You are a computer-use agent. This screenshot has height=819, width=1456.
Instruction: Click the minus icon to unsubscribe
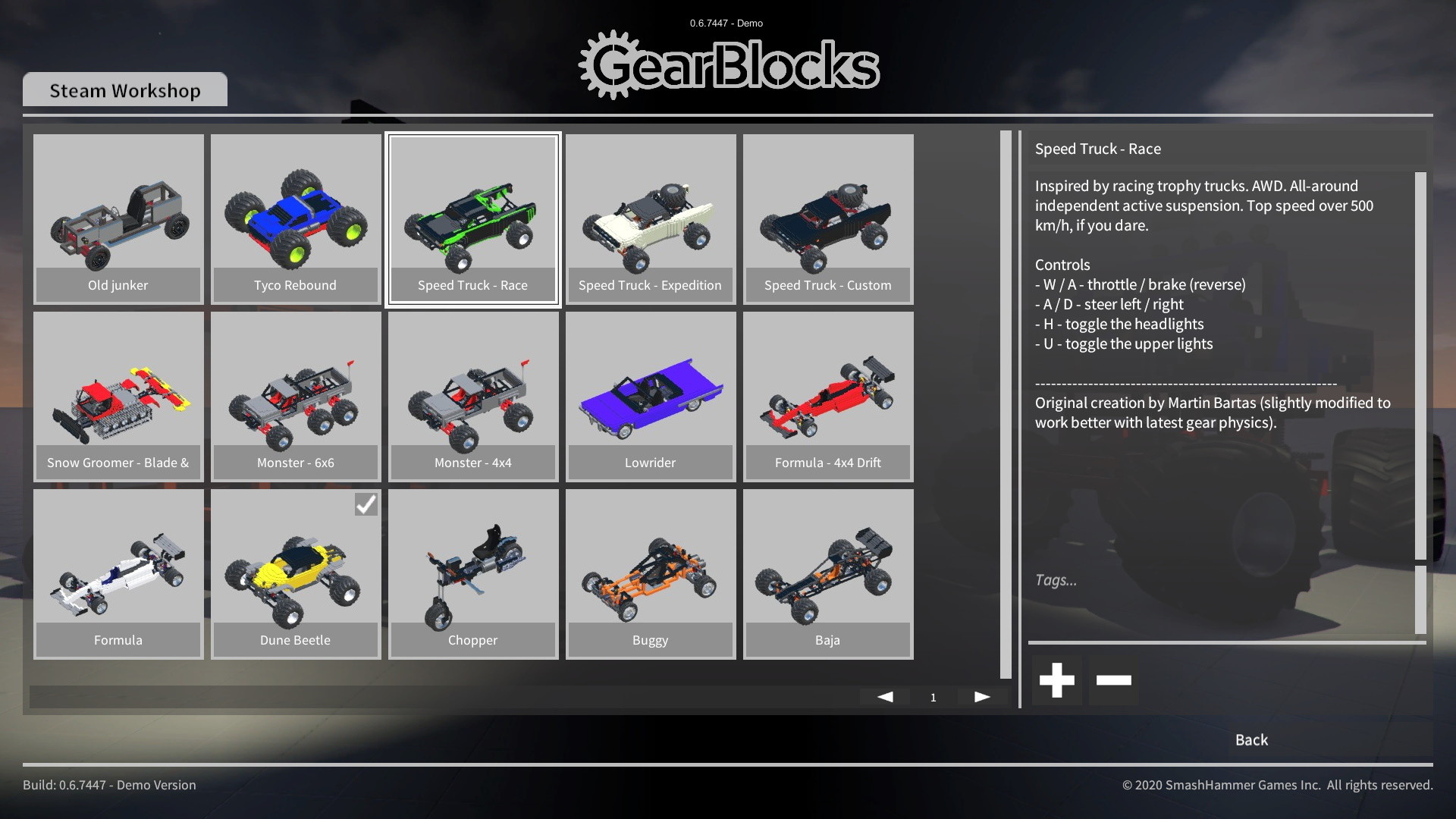click(x=1114, y=679)
